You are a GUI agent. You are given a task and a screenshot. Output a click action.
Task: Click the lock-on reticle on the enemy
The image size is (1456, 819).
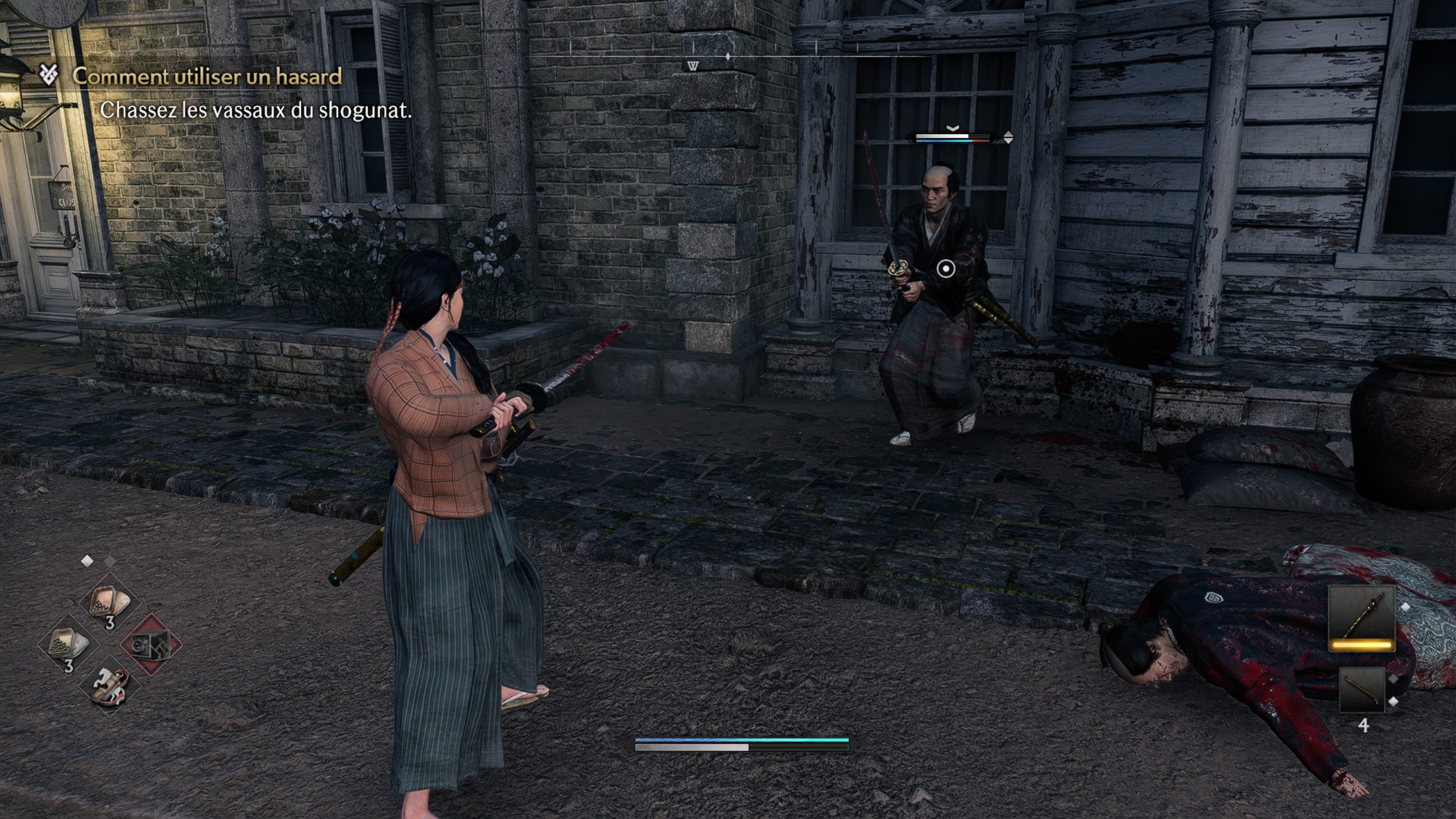click(x=946, y=268)
